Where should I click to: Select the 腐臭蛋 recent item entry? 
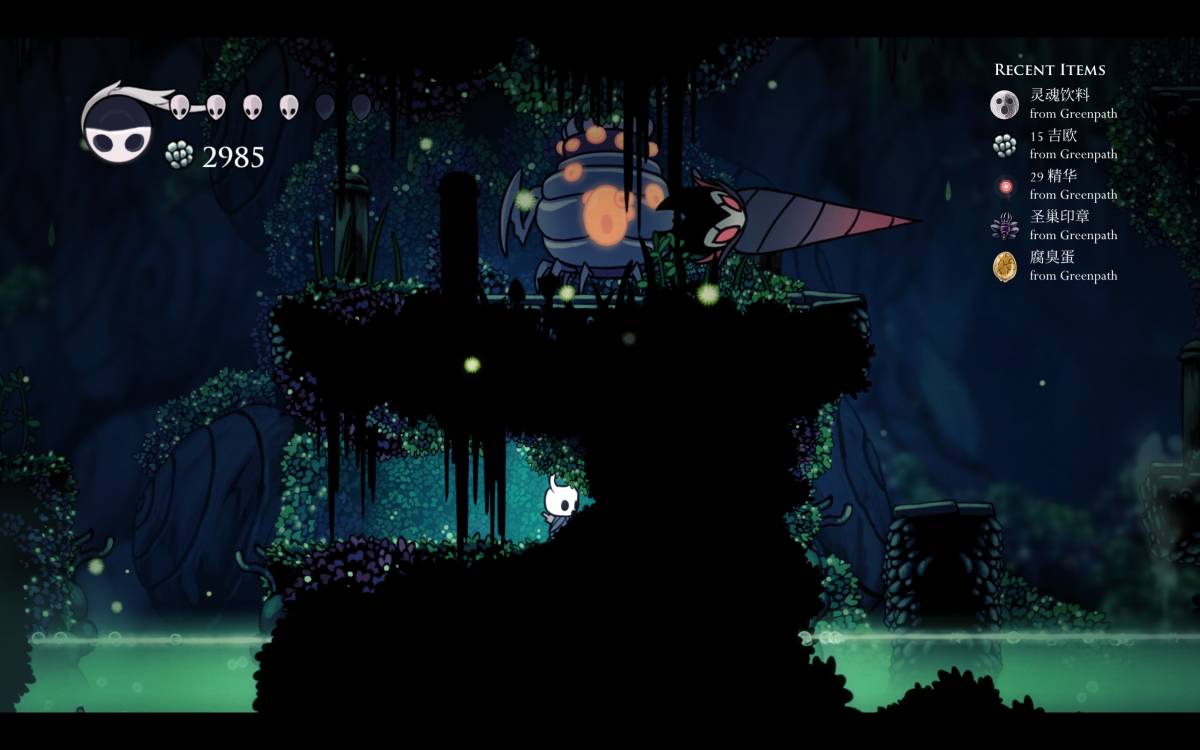(1054, 266)
